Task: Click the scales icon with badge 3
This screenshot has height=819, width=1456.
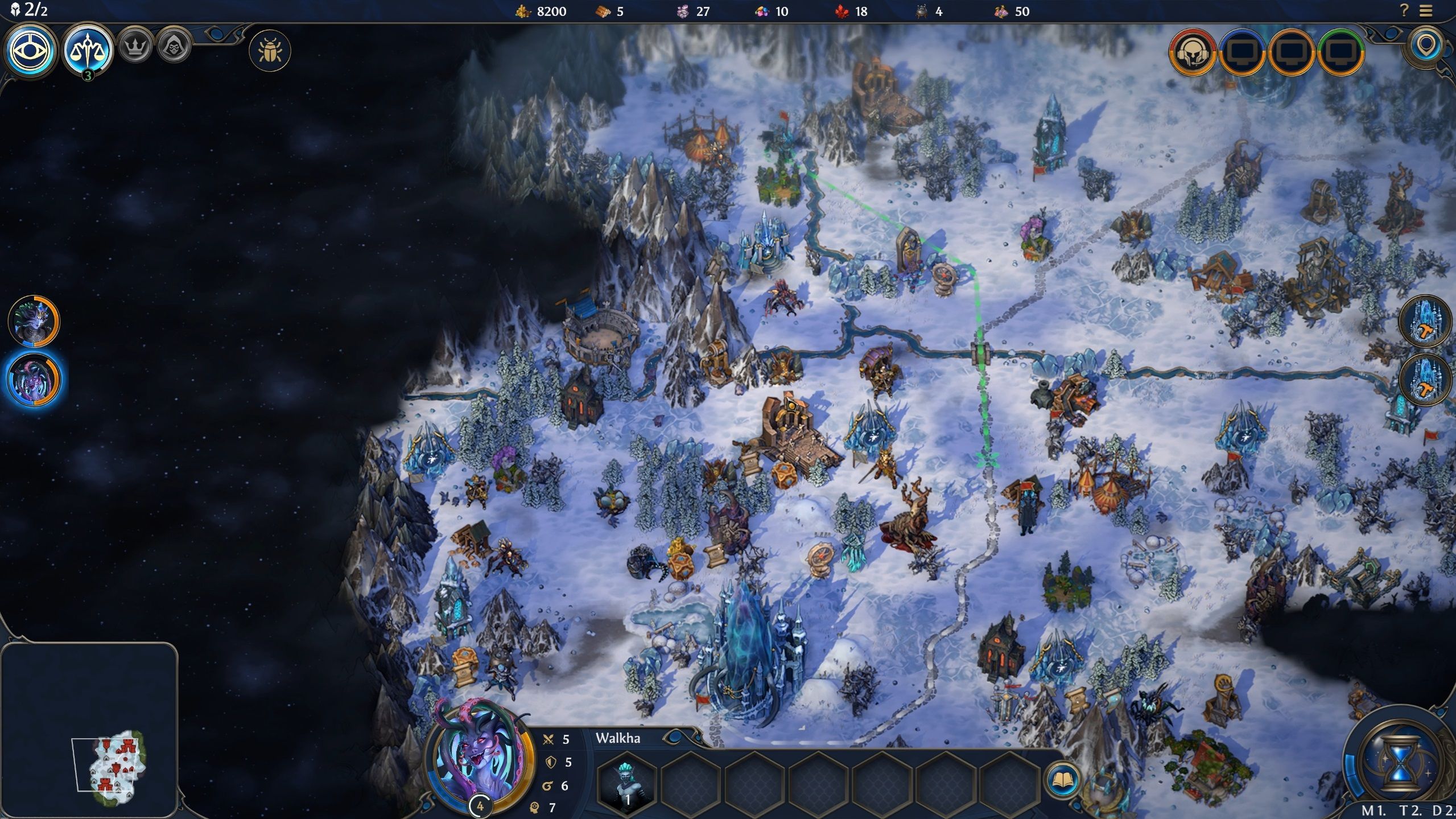Action: [x=88, y=51]
